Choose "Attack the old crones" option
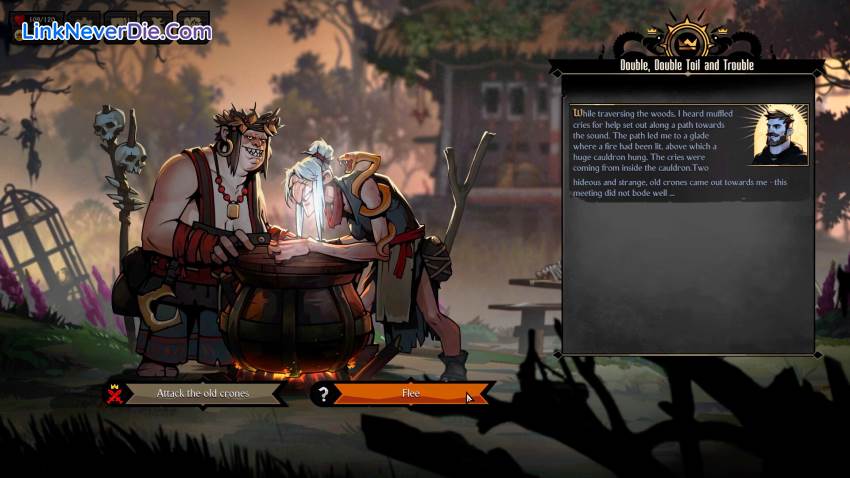This screenshot has width=850, height=478. coord(203,393)
